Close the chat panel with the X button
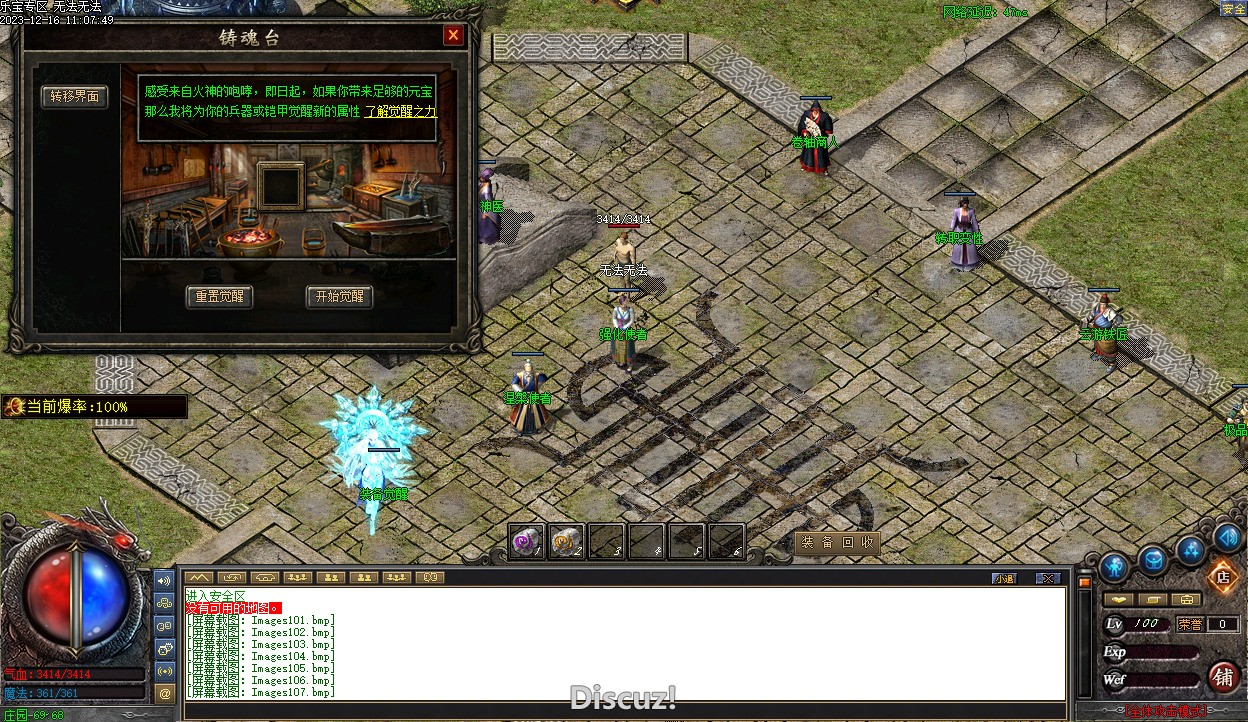The height and width of the screenshot is (722, 1248). 1047,578
